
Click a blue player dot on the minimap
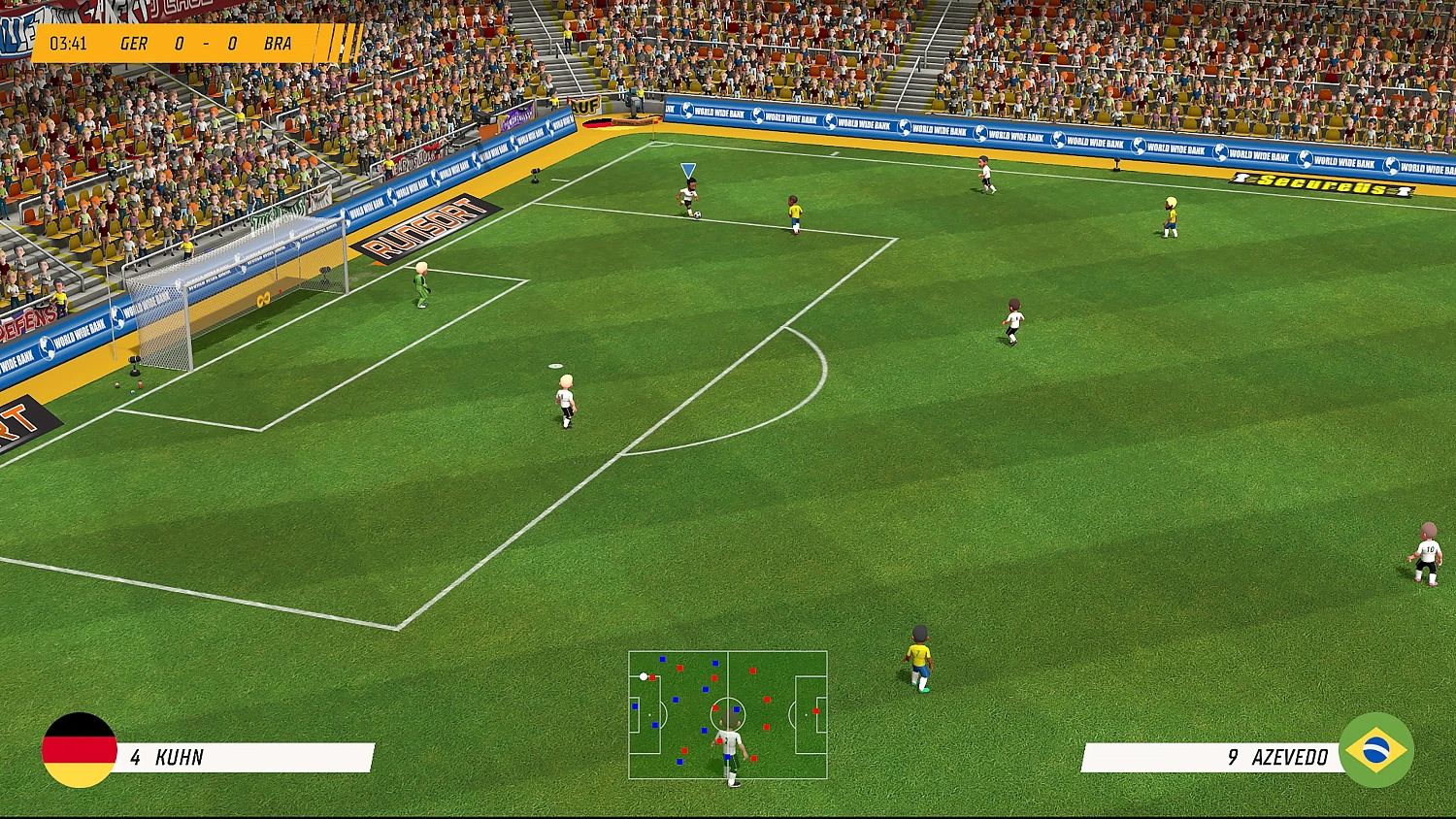coord(662,659)
